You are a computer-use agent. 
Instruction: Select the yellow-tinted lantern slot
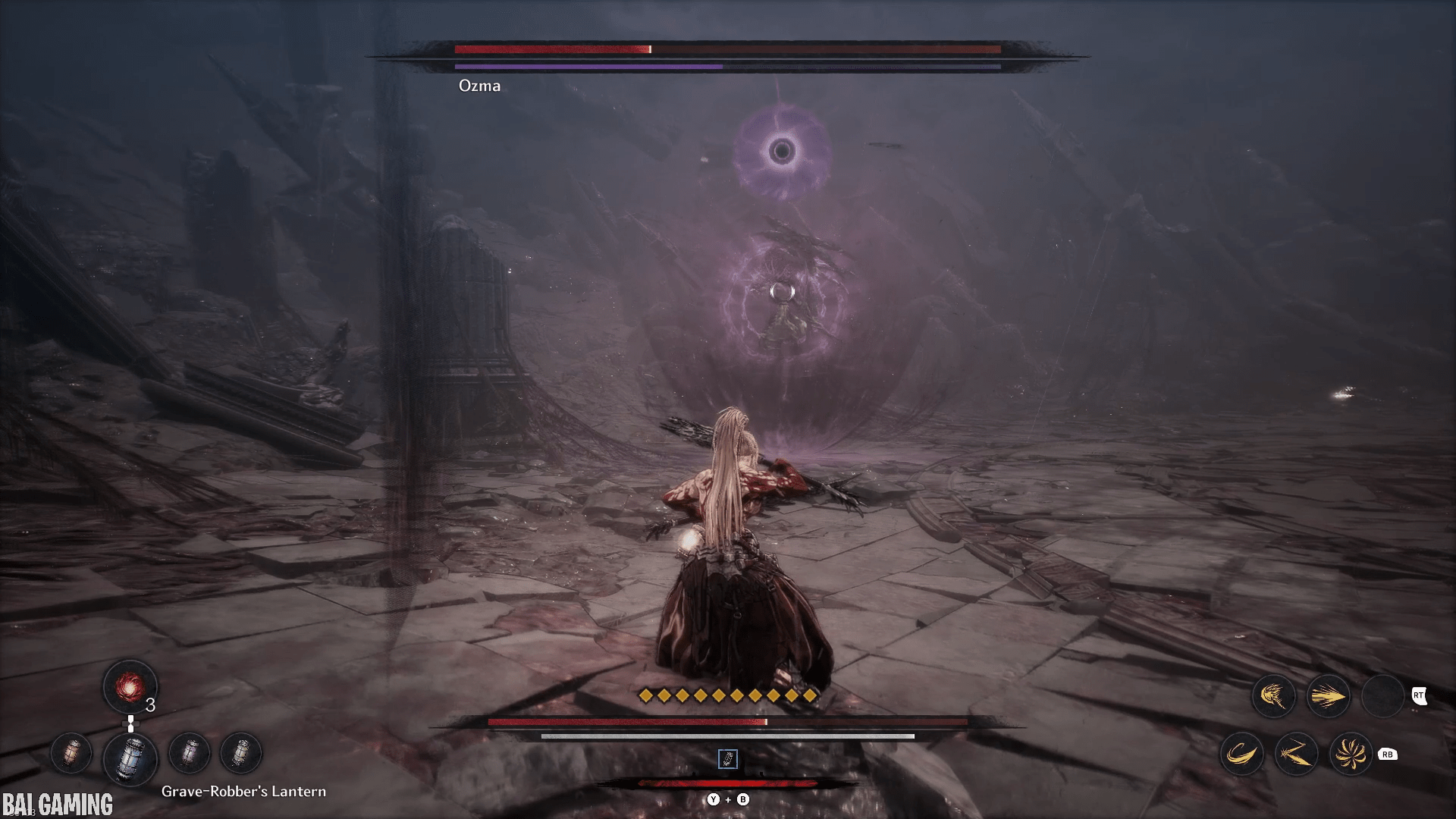240,753
